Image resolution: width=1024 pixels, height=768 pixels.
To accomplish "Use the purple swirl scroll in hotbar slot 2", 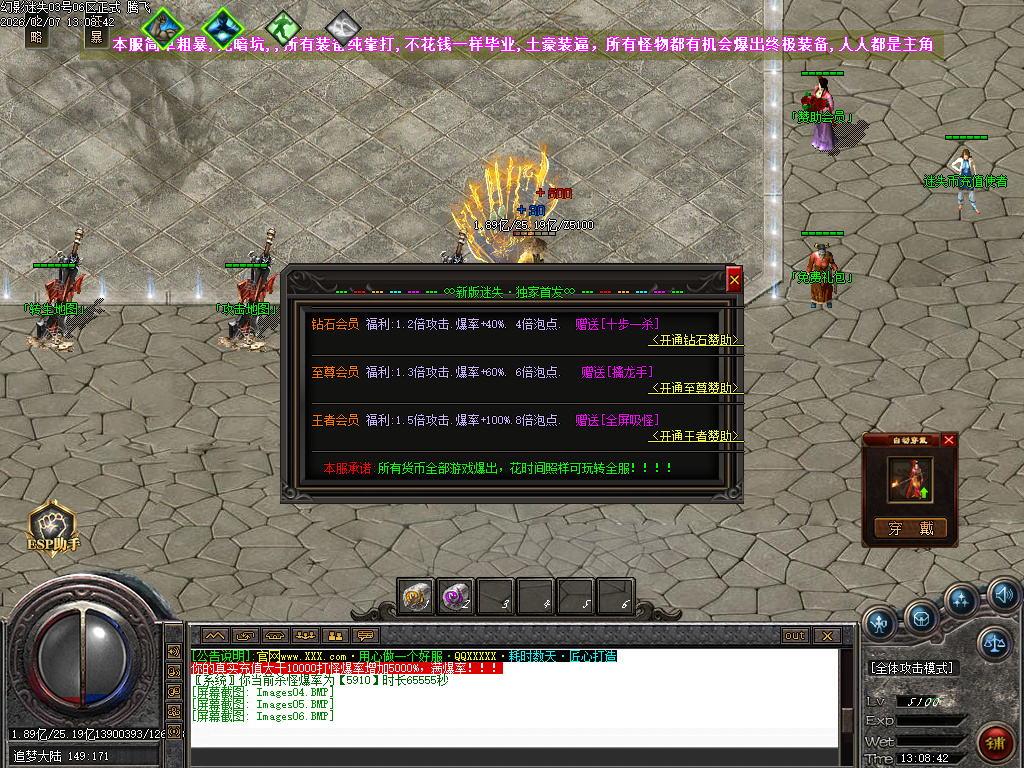I will [x=457, y=597].
